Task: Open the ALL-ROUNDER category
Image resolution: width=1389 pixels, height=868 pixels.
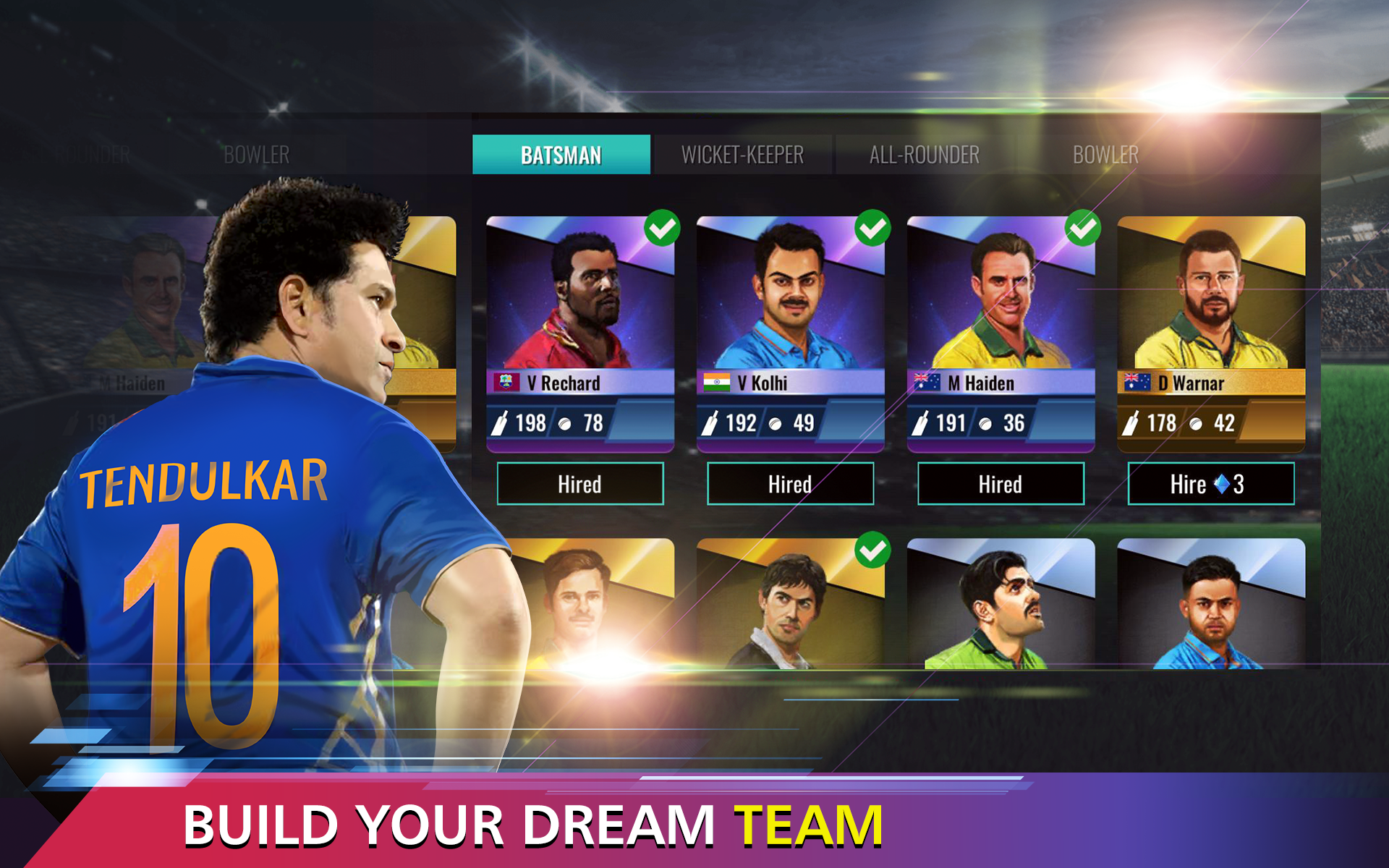Action: pos(925,154)
